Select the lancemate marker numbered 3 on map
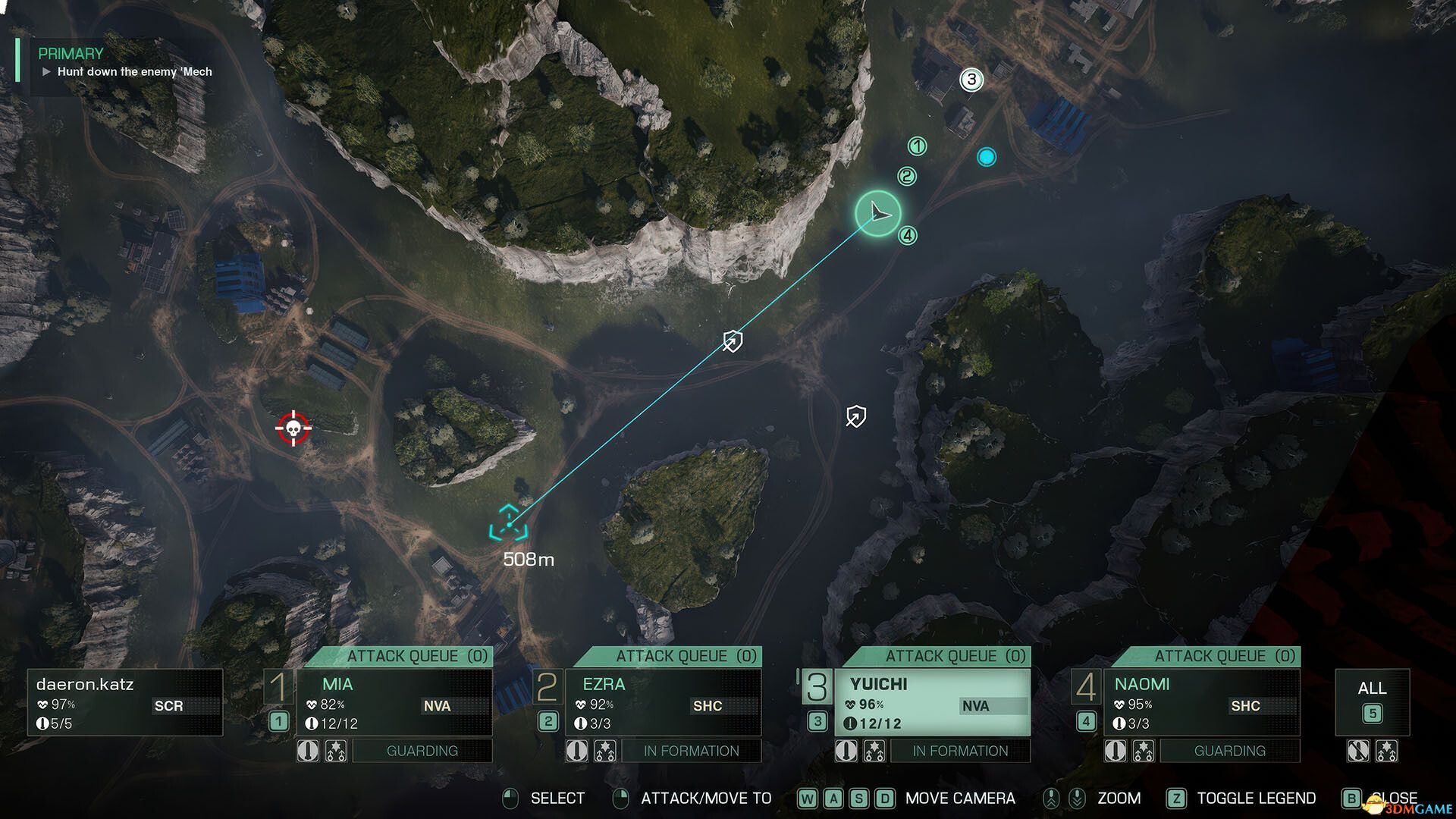Image resolution: width=1456 pixels, height=819 pixels. (971, 80)
